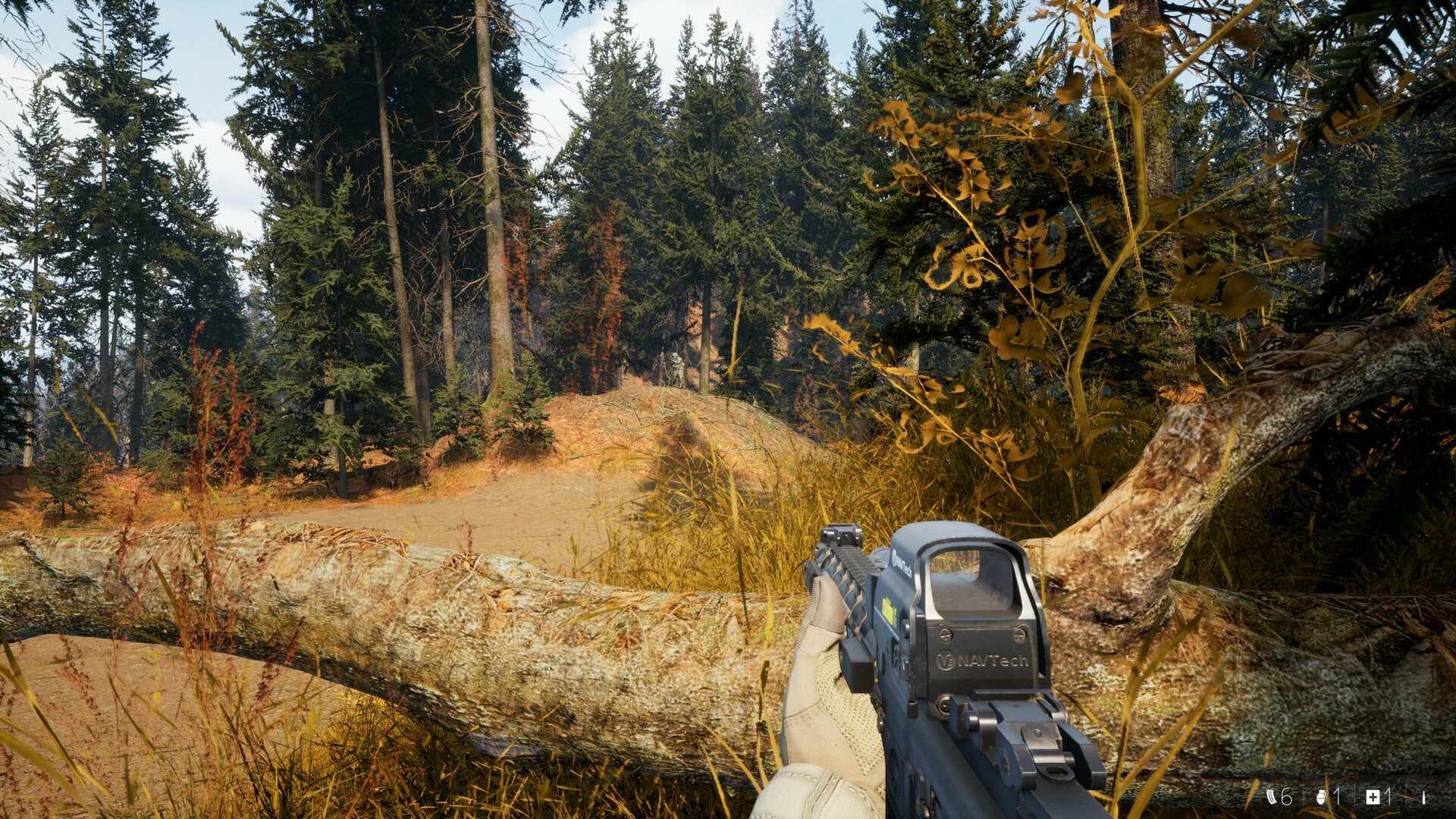This screenshot has height=819, width=1456.
Task: Click the magazine ammo icon in HUD
Action: tap(1272, 798)
